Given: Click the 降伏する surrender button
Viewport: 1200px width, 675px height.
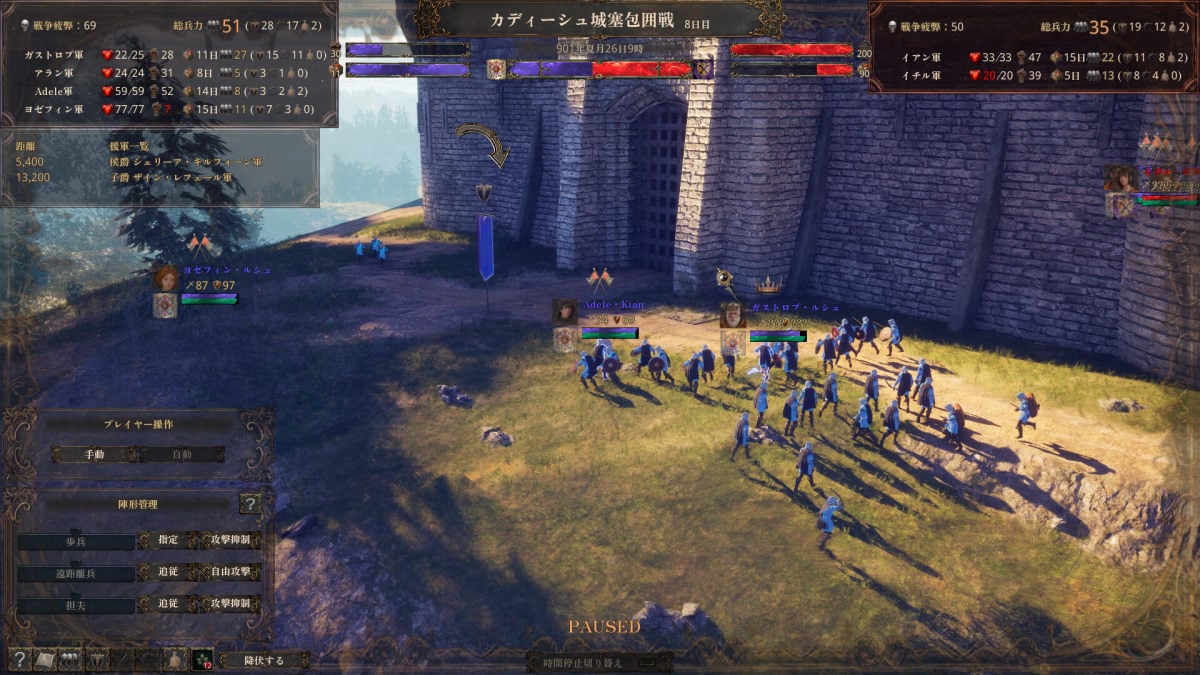Looking at the screenshot, I should [x=265, y=660].
